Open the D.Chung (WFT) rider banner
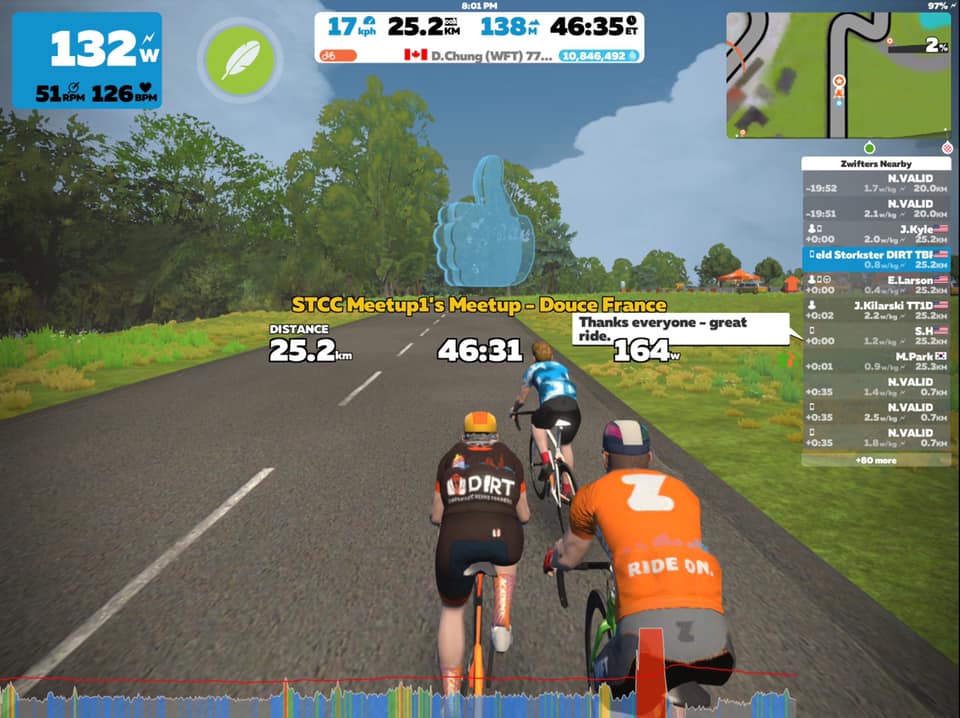 [475, 56]
